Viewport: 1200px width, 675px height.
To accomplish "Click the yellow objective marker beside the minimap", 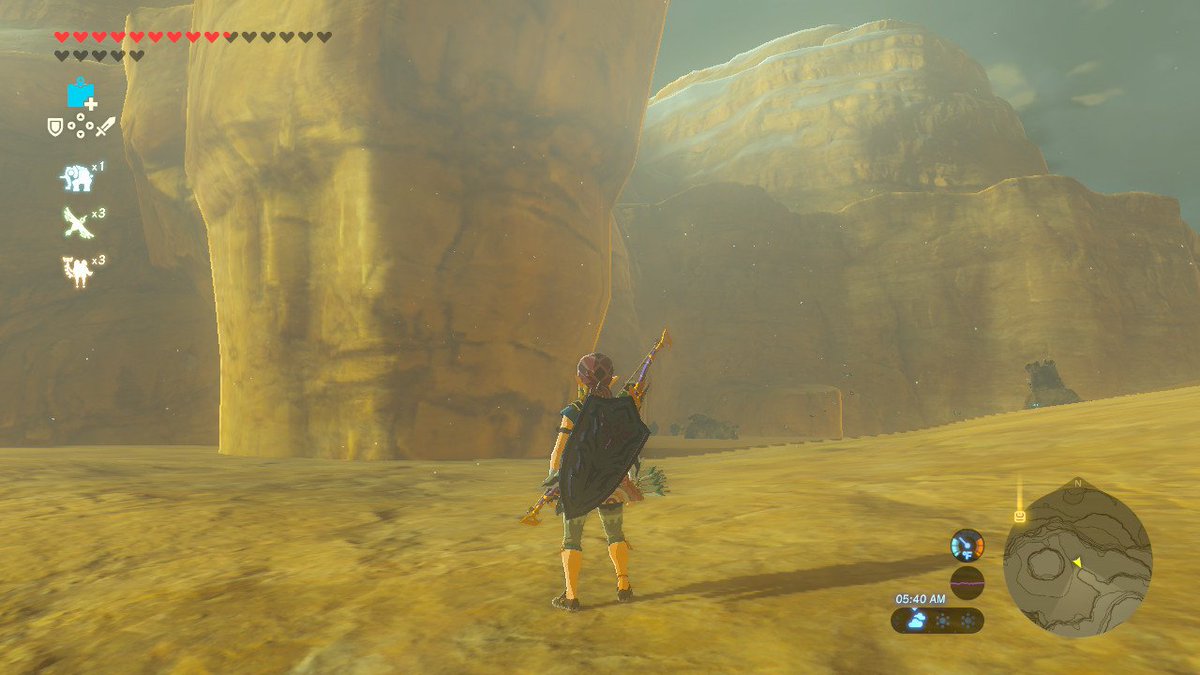I will [1019, 516].
